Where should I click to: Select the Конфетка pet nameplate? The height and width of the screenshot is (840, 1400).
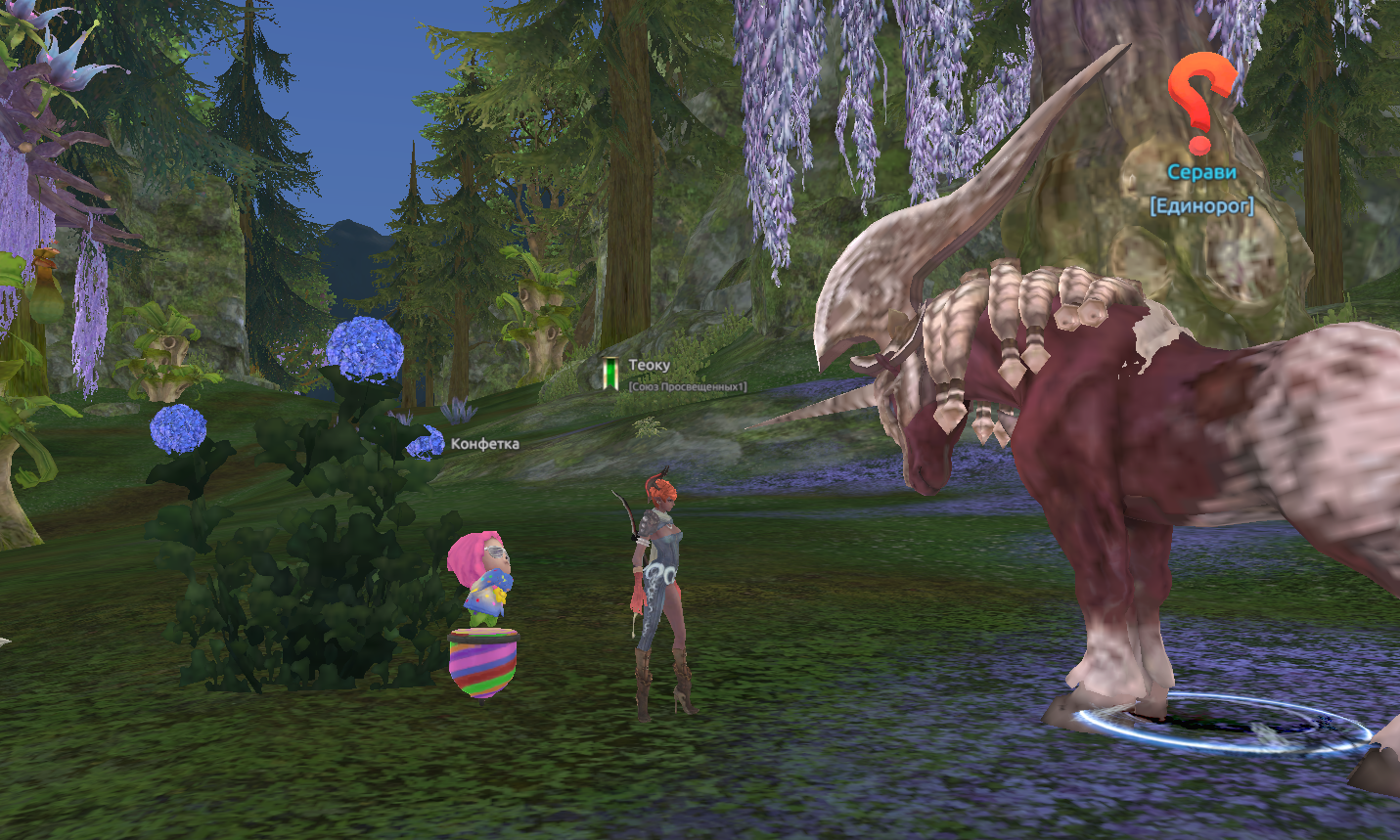484,444
